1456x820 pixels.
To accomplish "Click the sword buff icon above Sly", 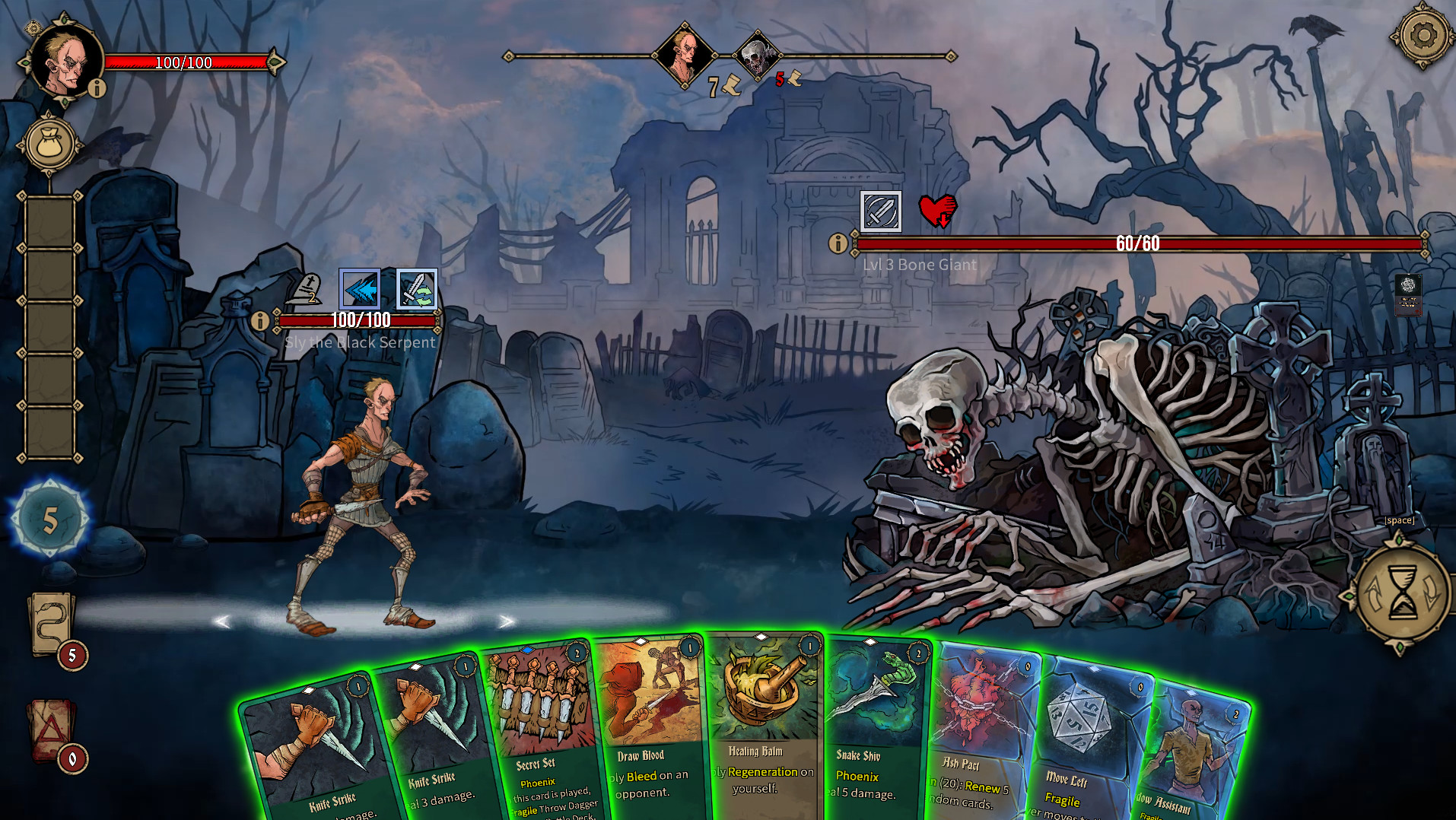I will click(x=417, y=291).
